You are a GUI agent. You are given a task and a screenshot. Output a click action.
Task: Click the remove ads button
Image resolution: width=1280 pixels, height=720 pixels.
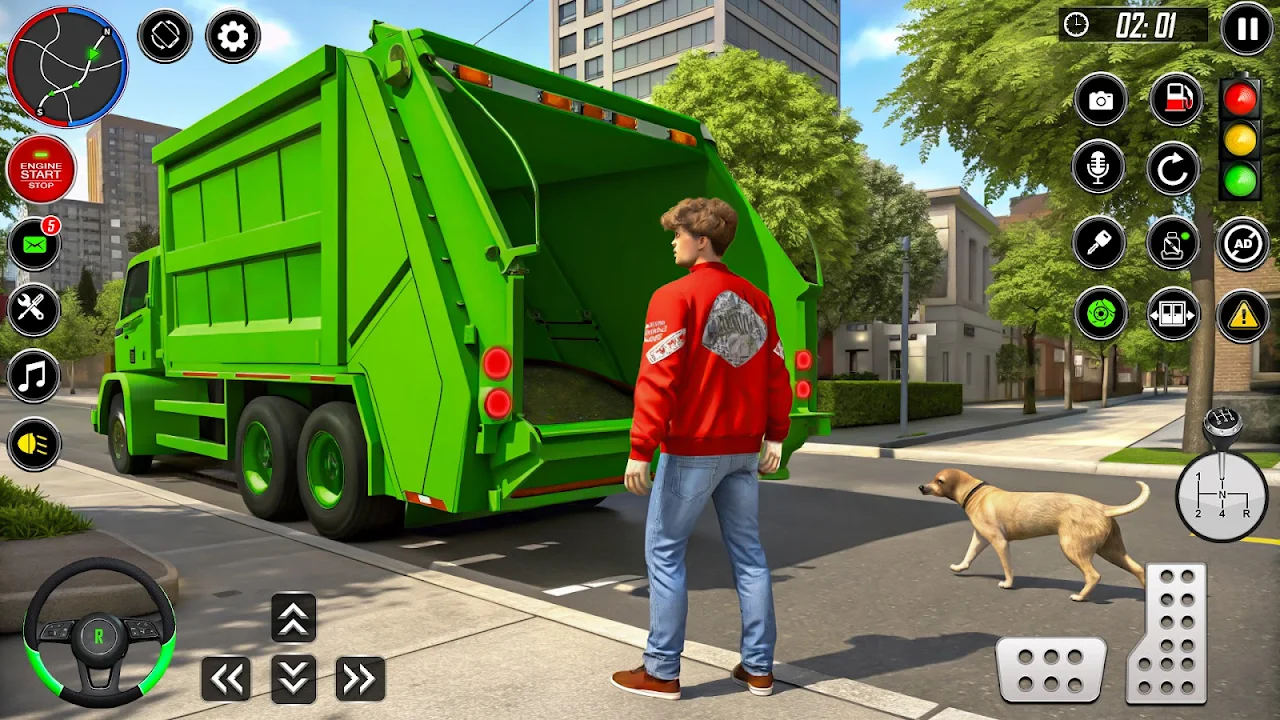coord(1243,243)
